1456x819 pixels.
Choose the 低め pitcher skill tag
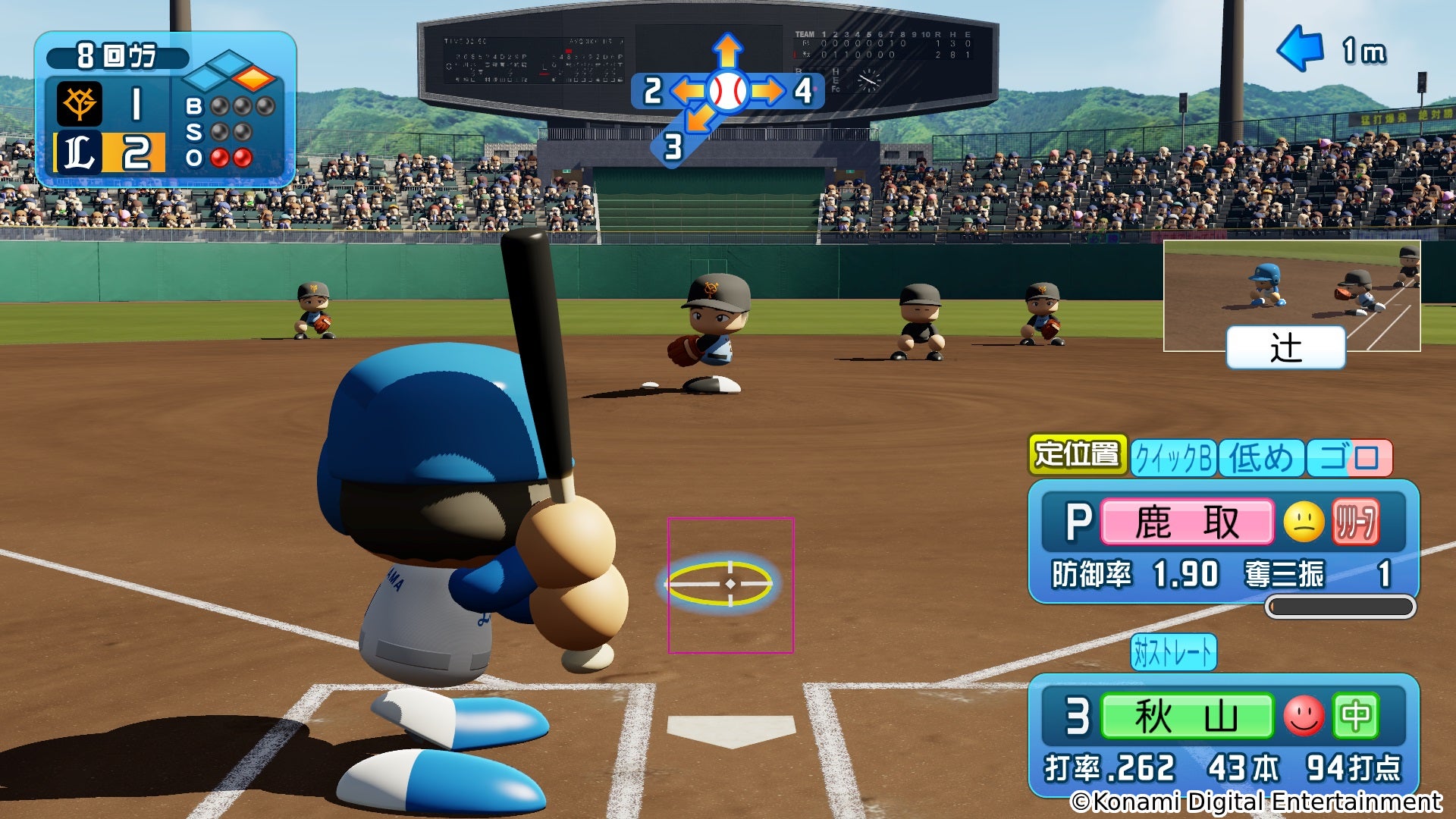[x=1260, y=458]
